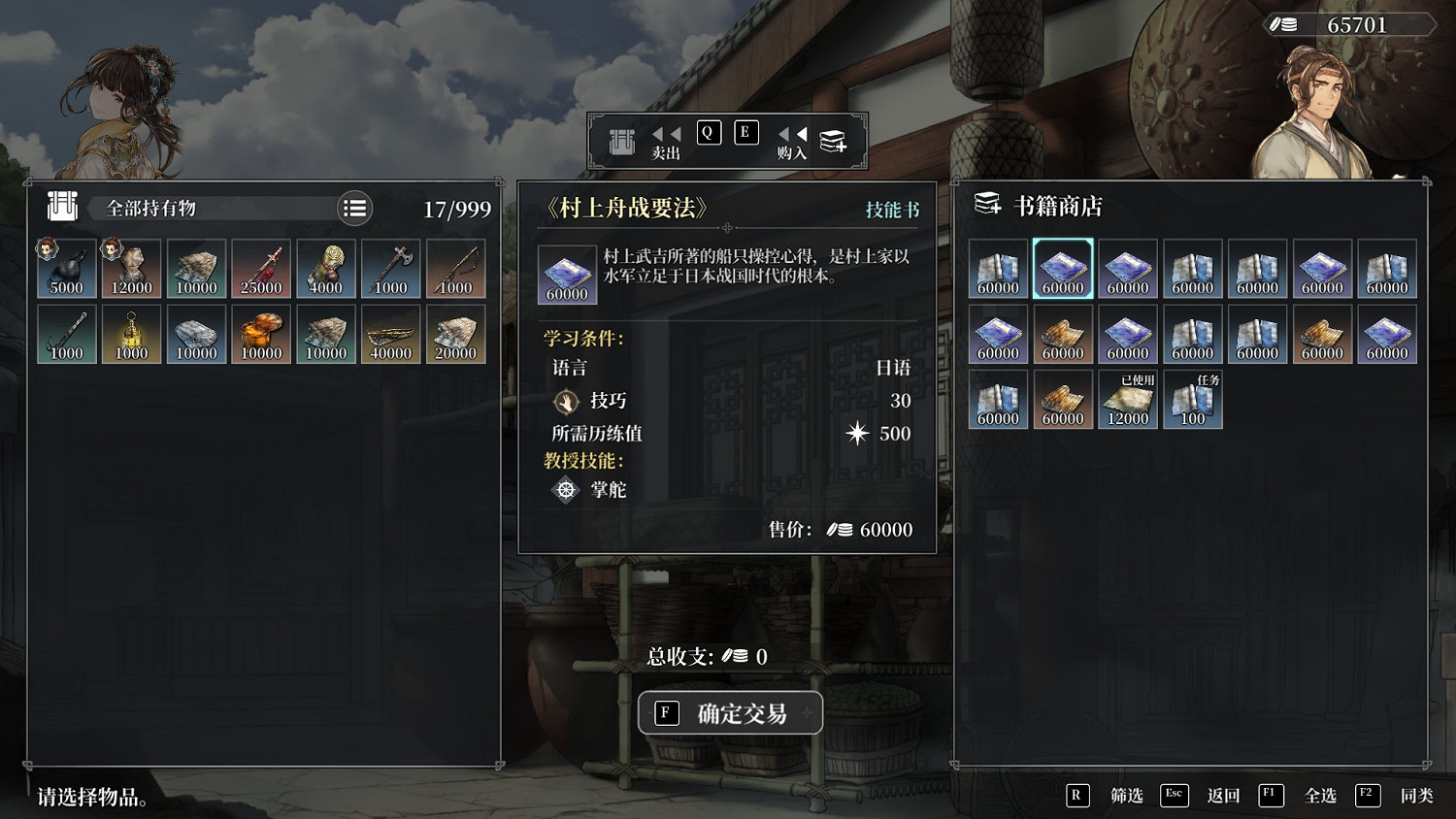Click the 65701 currency display top right
The image size is (1456, 819).
pyautogui.click(x=1349, y=24)
